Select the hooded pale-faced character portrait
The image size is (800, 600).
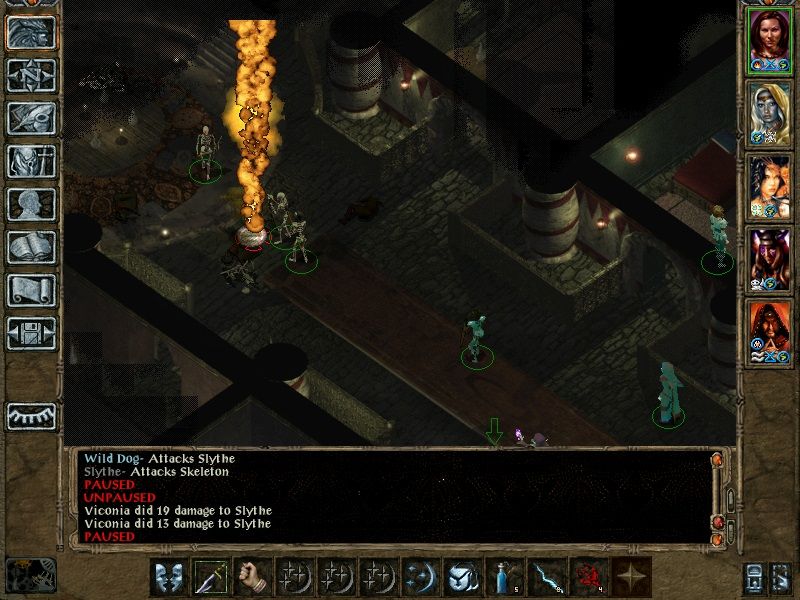click(770, 112)
